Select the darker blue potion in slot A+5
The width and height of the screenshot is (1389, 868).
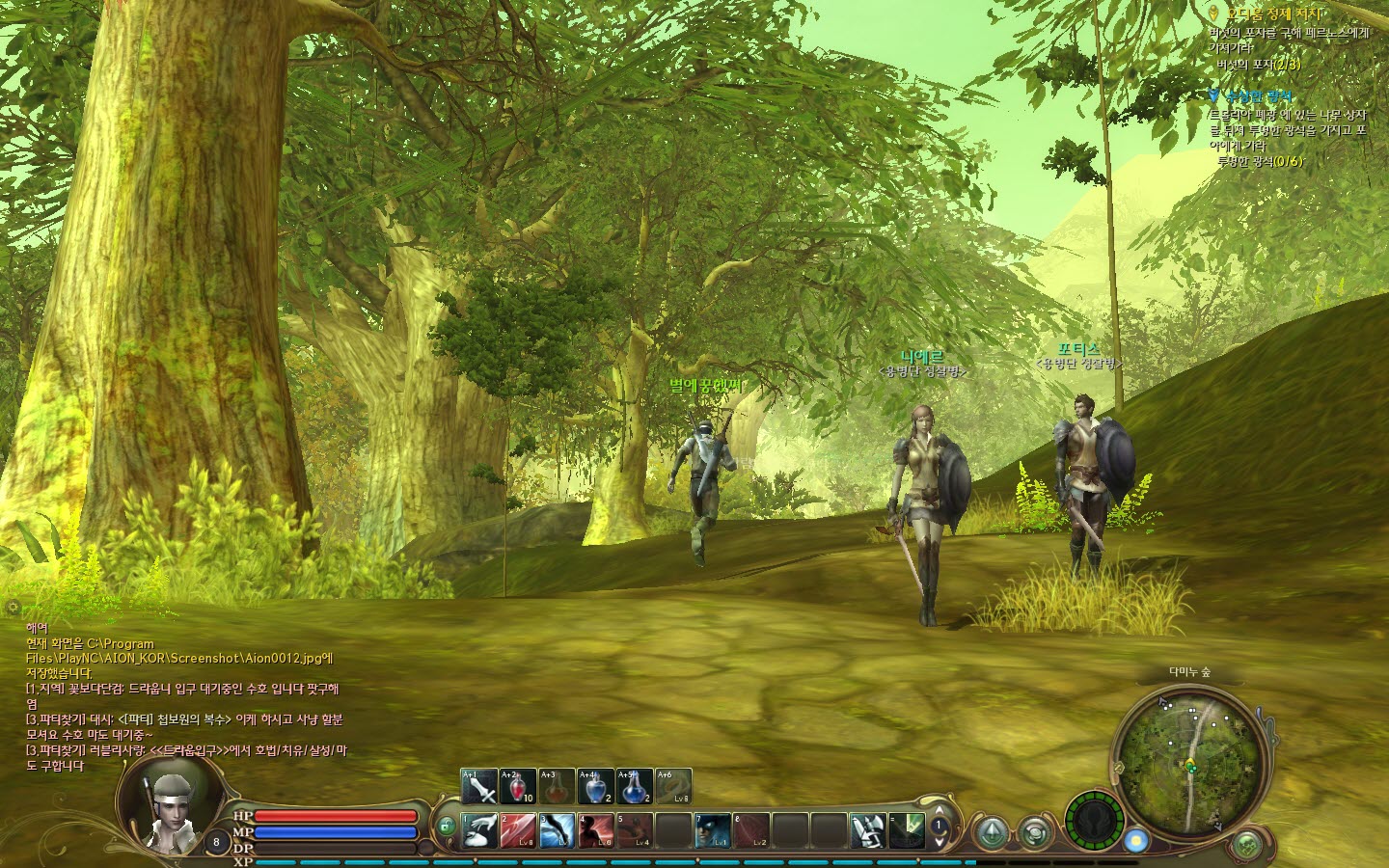tap(634, 787)
